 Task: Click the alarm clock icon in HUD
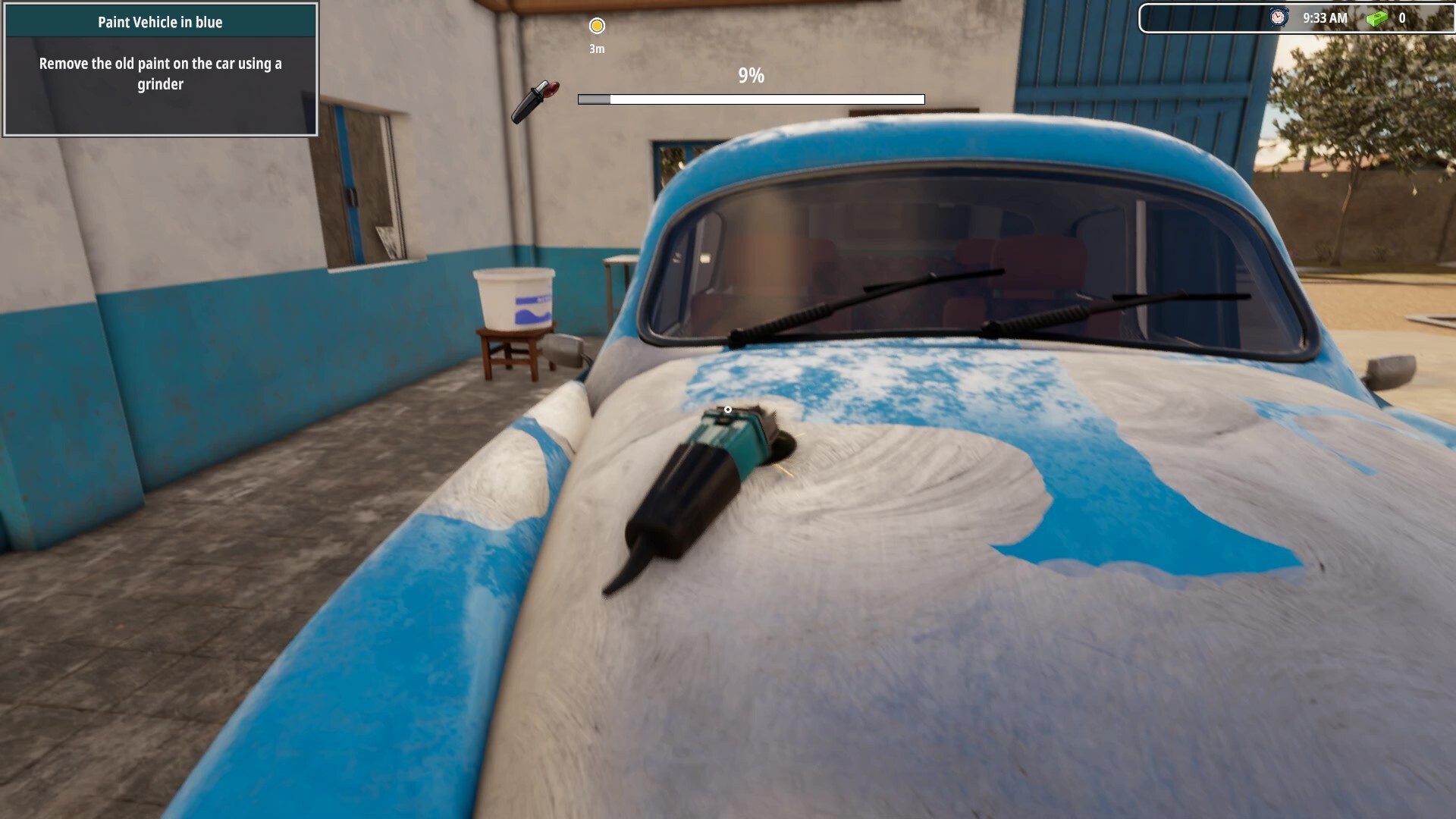click(x=1279, y=17)
